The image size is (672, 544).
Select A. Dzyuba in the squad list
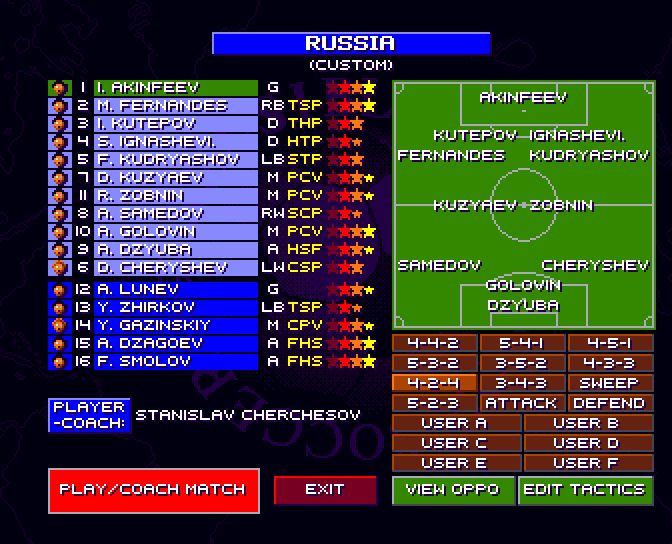[x=175, y=250]
